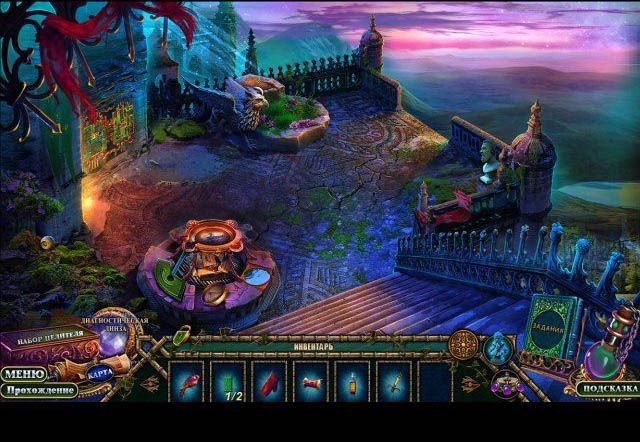Image resolution: width=640 pixels, height=442 pixels.
Task: Pick the red cloth inventory item
Action: 271,382
